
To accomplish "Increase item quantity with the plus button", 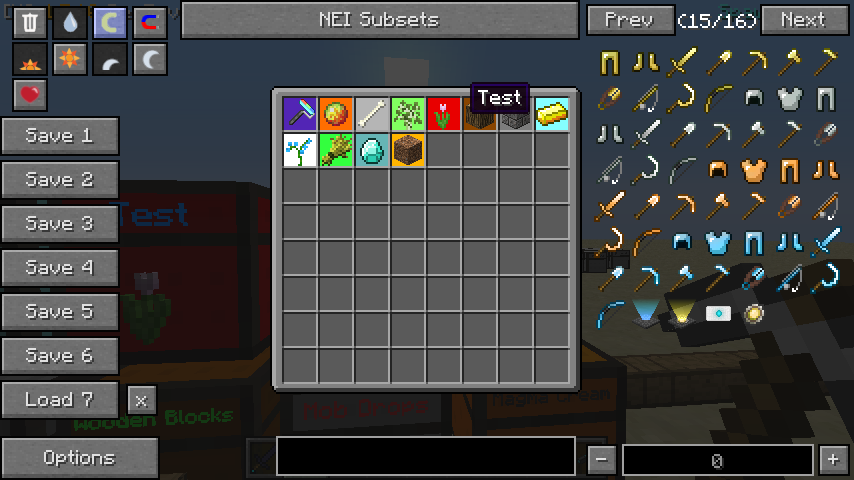I will [833, 460].
